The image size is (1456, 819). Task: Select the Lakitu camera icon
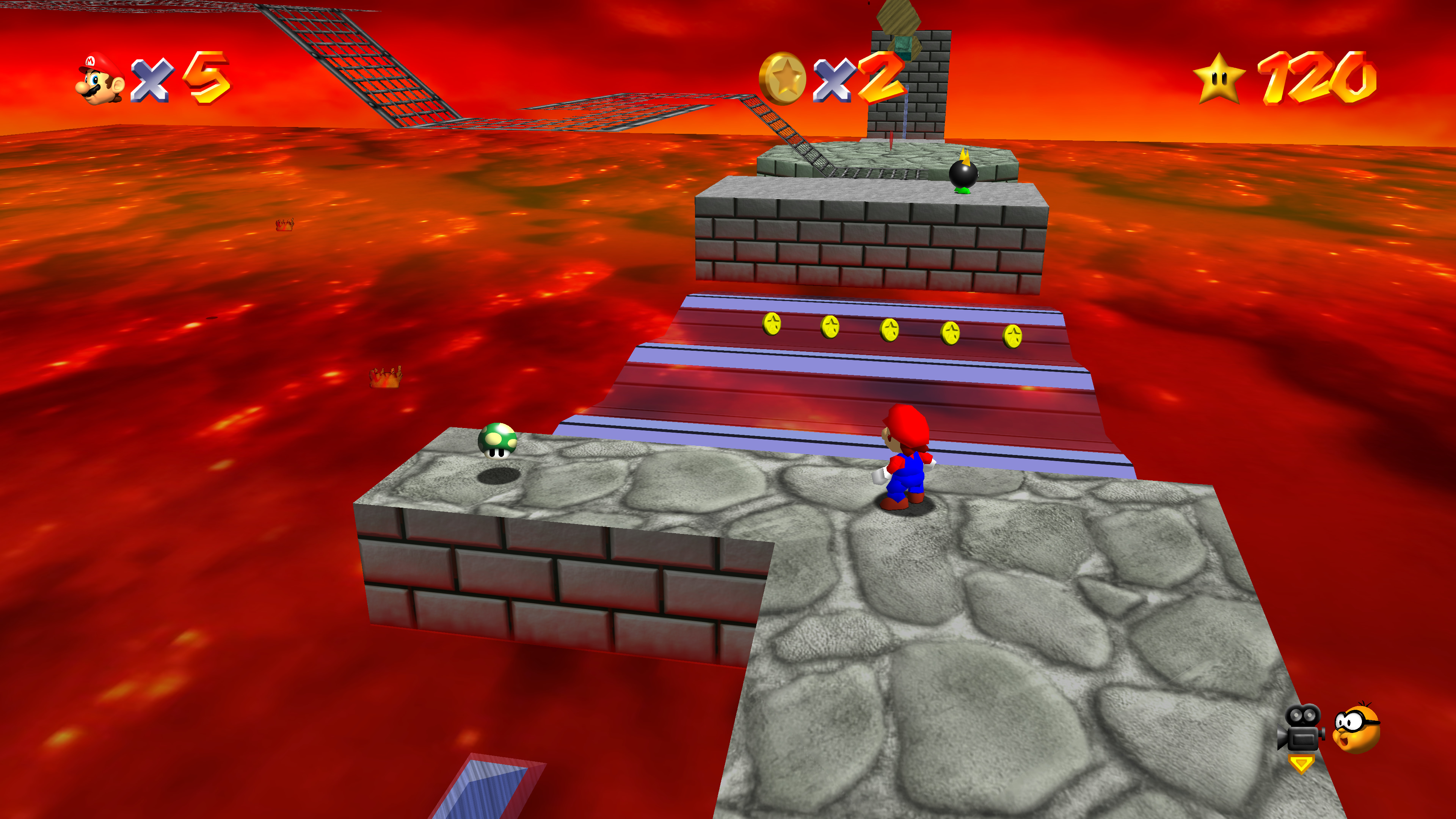click(x=1357, y=728)
